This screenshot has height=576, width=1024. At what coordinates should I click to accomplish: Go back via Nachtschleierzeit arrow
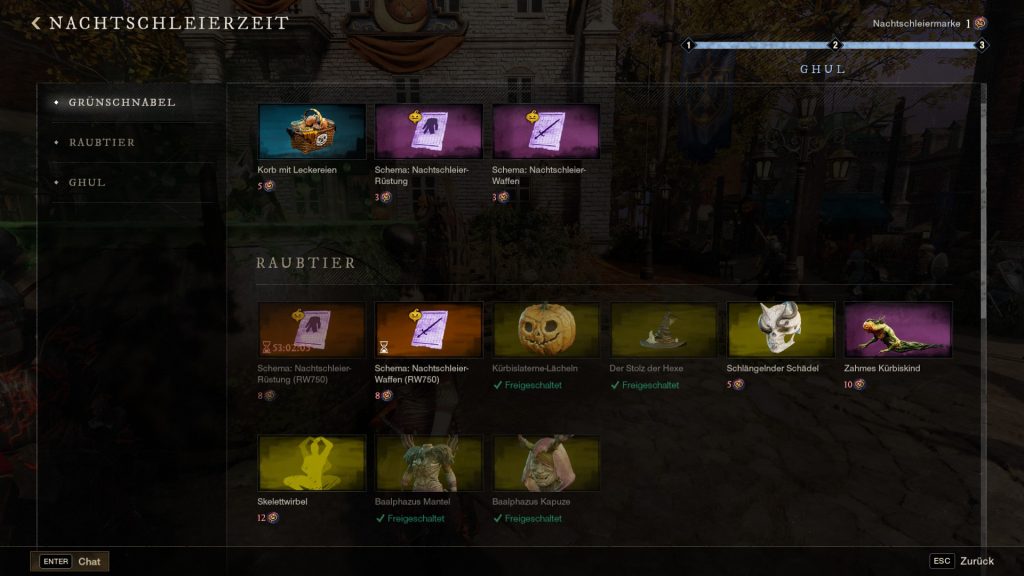(37, 23)
